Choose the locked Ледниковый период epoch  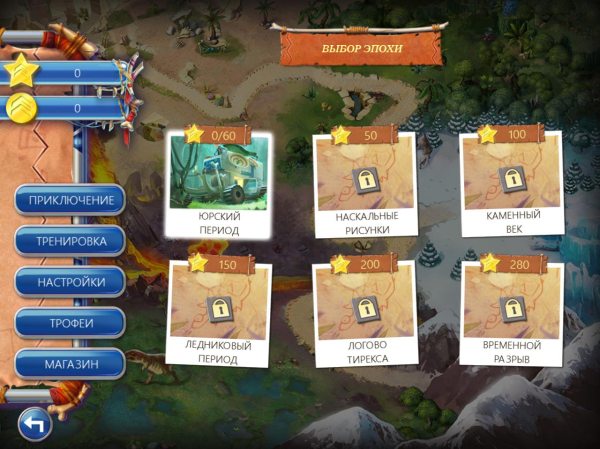coord(219,313)
